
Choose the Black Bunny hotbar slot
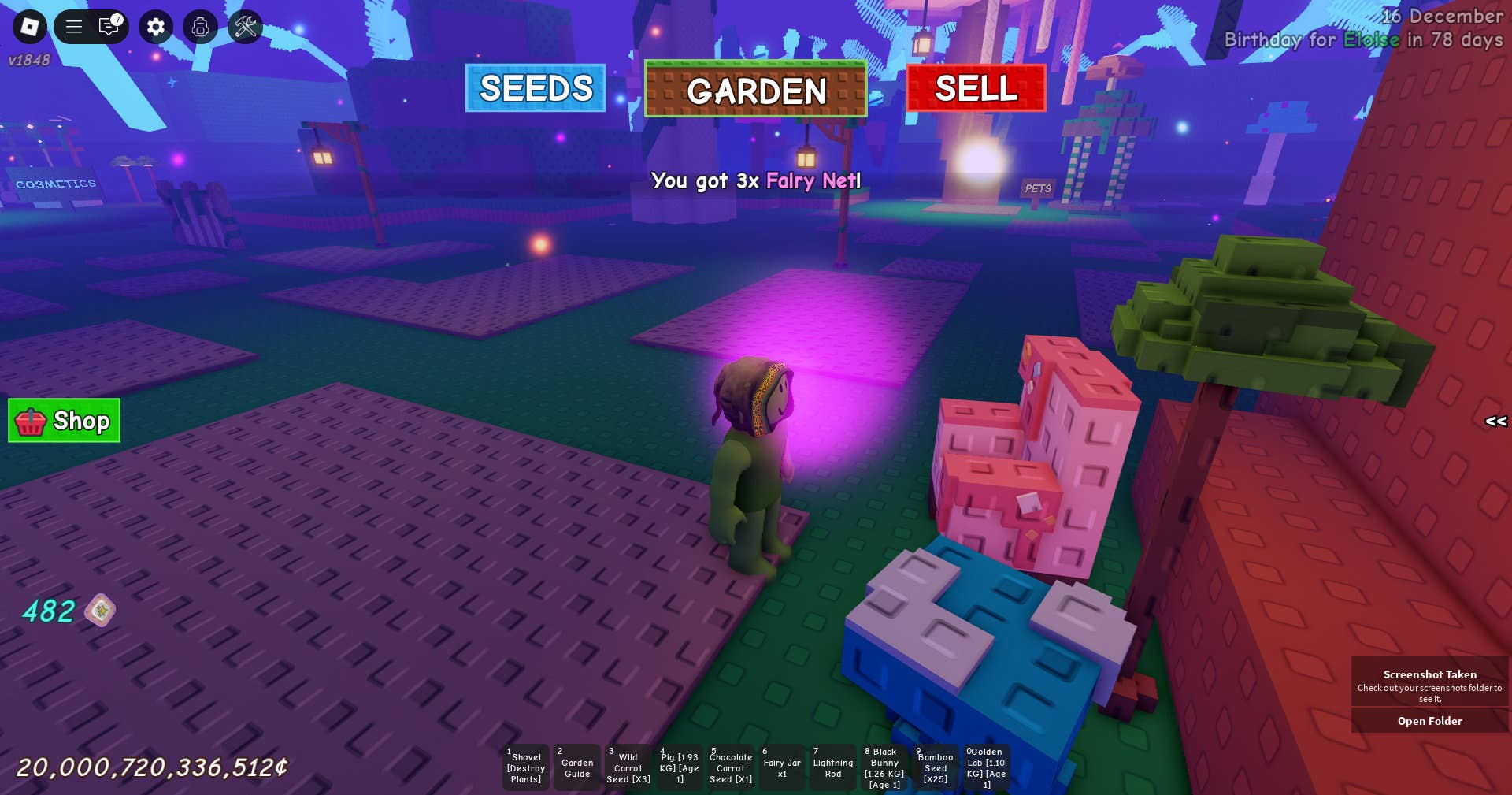point(884,767)
